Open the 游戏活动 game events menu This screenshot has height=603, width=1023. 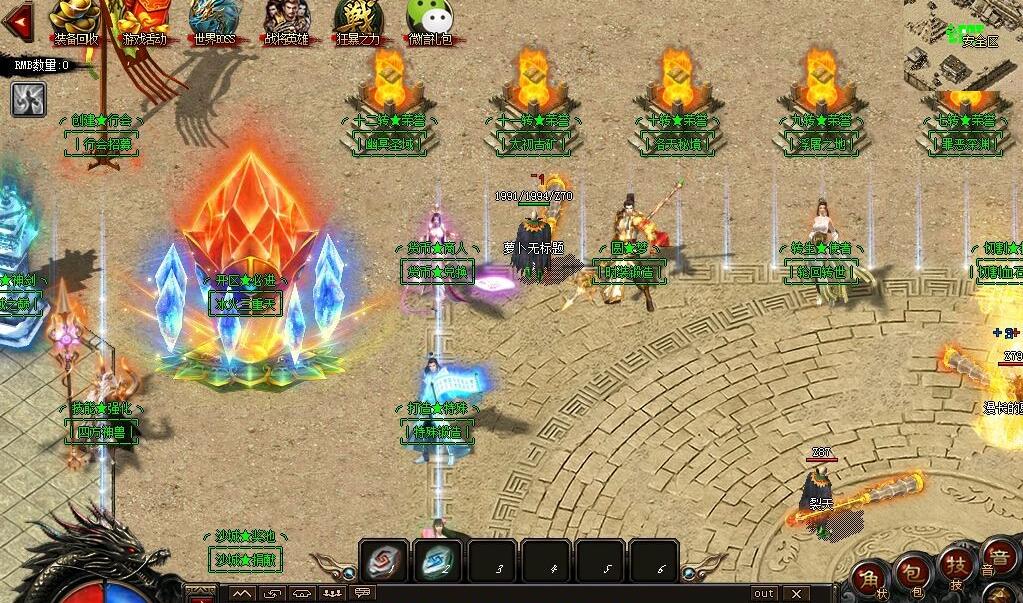pos(144,22)
